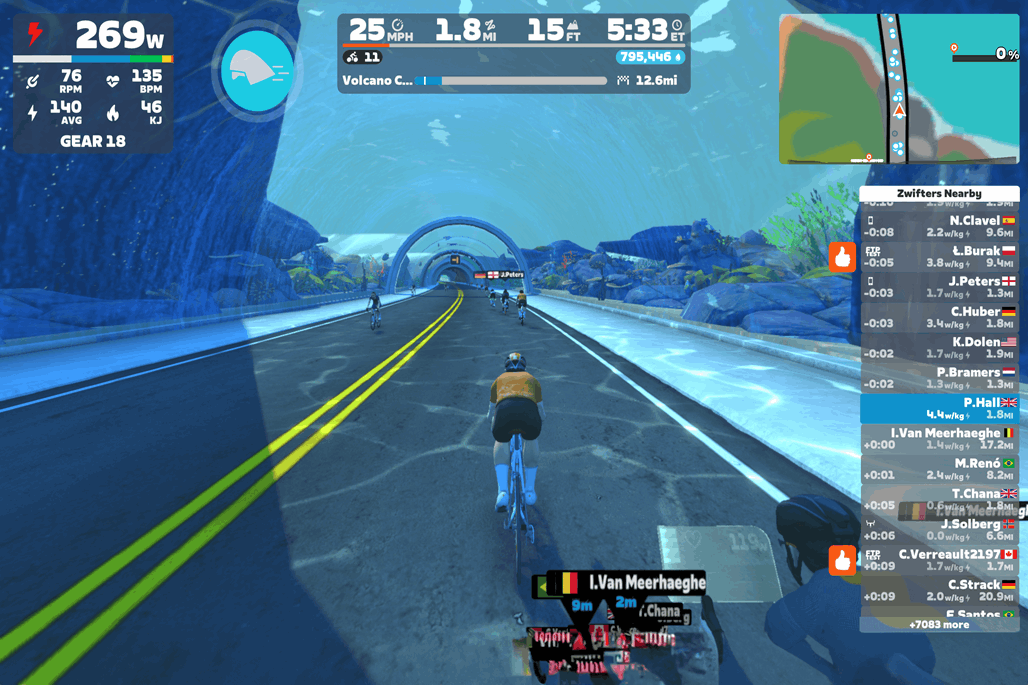Select K.Dolen rider row
Viewport: 1028px width, 685px height.
[x=939, y=348]
